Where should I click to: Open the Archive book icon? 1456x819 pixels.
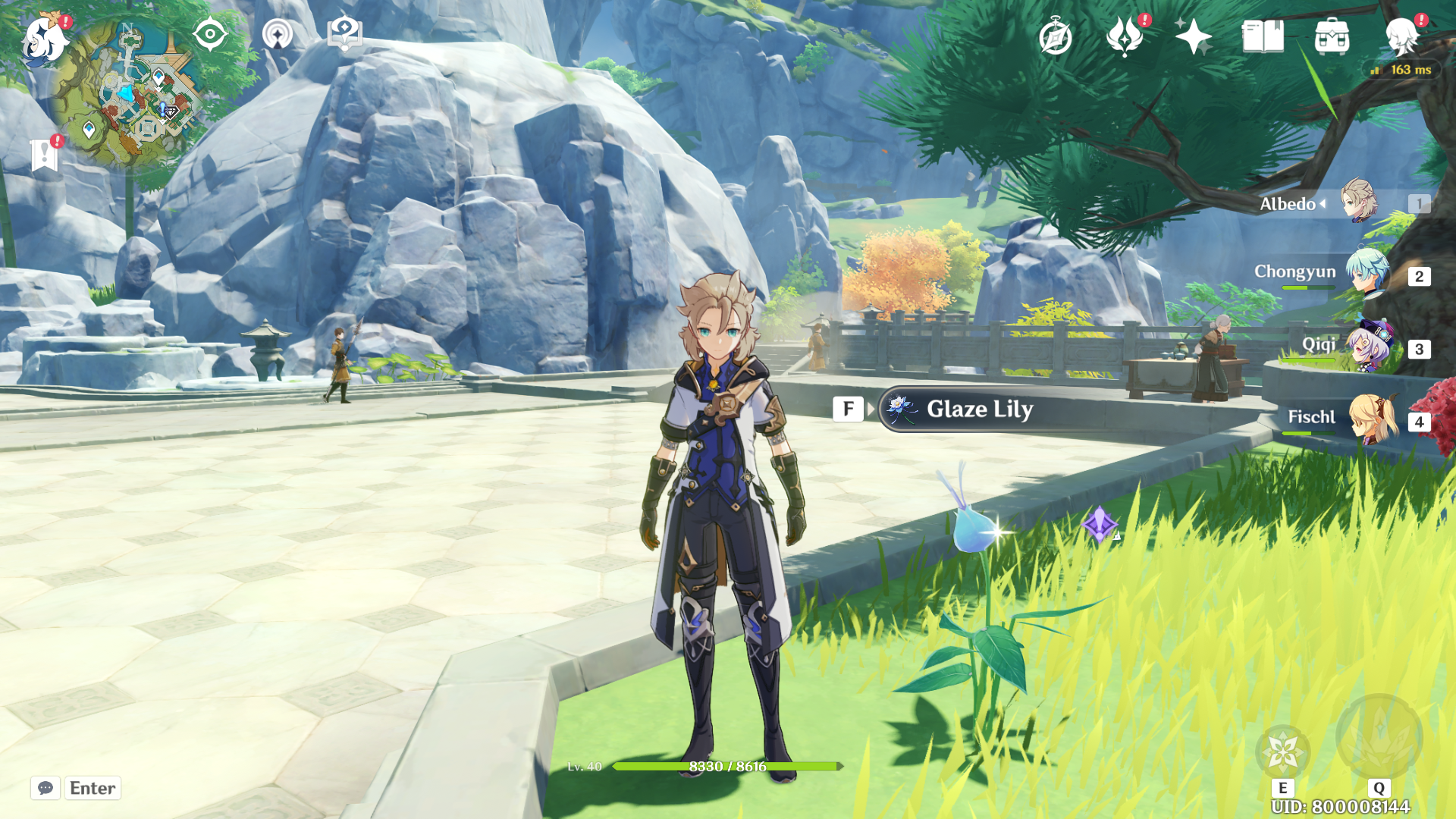[x=1263, y=34]
